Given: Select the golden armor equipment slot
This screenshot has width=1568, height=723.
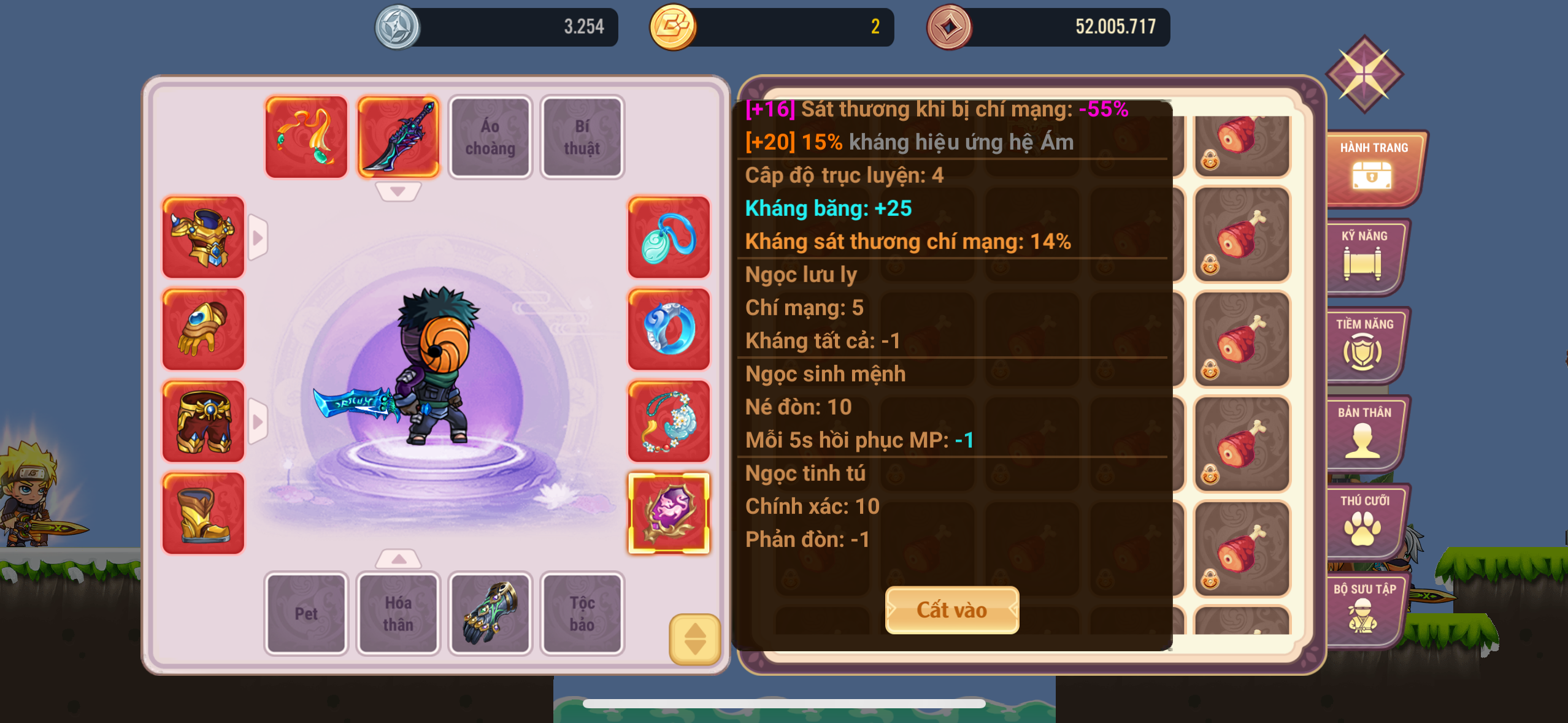Looking at the screenshot, I should point(203,237).
